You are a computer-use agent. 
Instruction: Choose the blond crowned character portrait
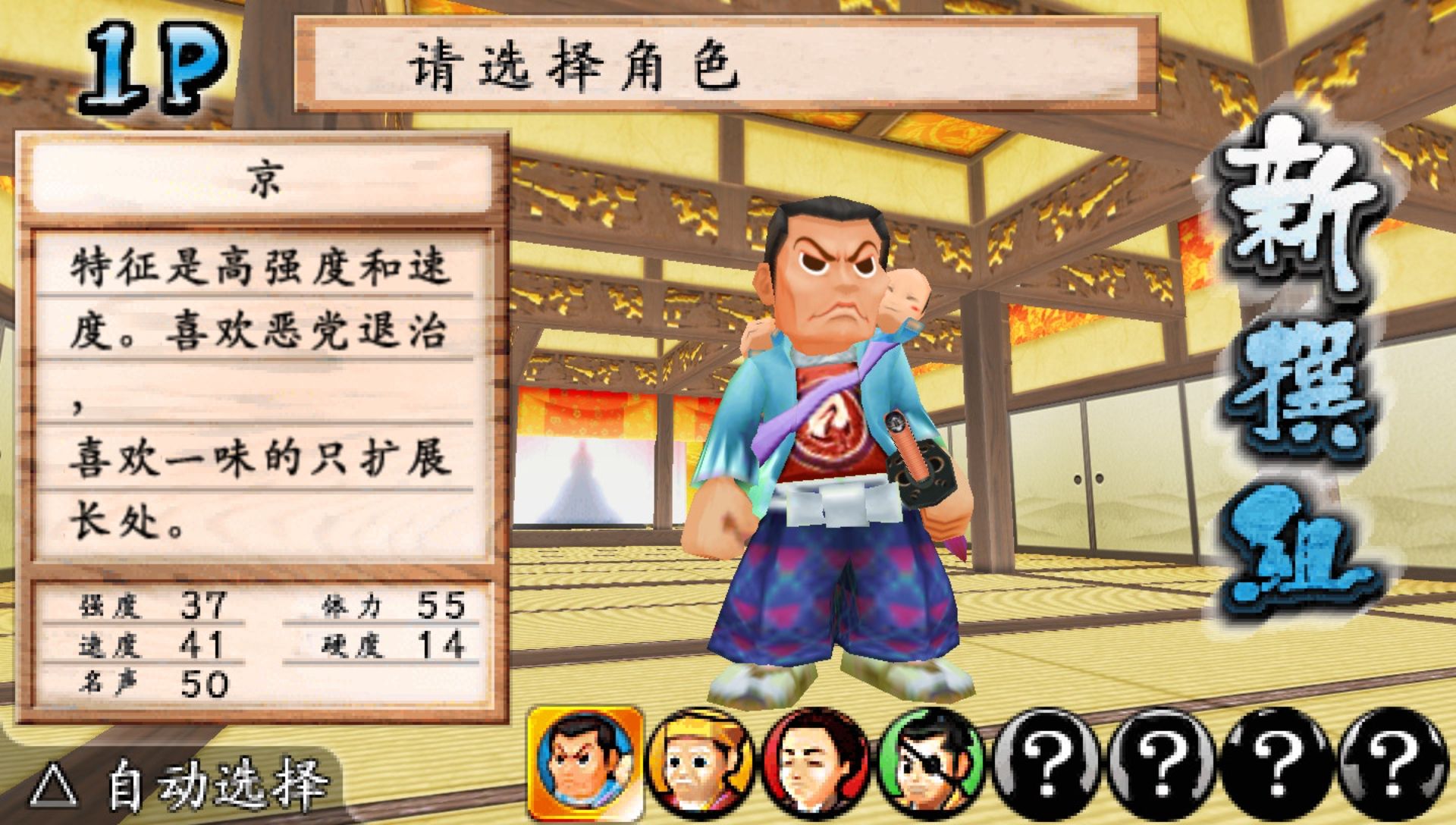701,764
